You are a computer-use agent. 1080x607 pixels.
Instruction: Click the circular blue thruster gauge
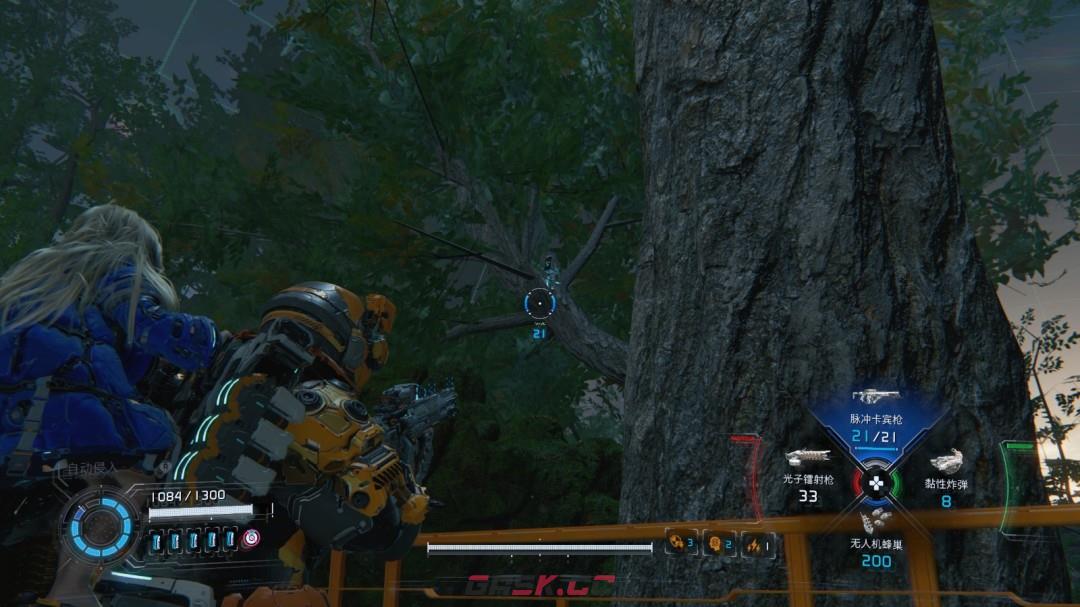101,527
